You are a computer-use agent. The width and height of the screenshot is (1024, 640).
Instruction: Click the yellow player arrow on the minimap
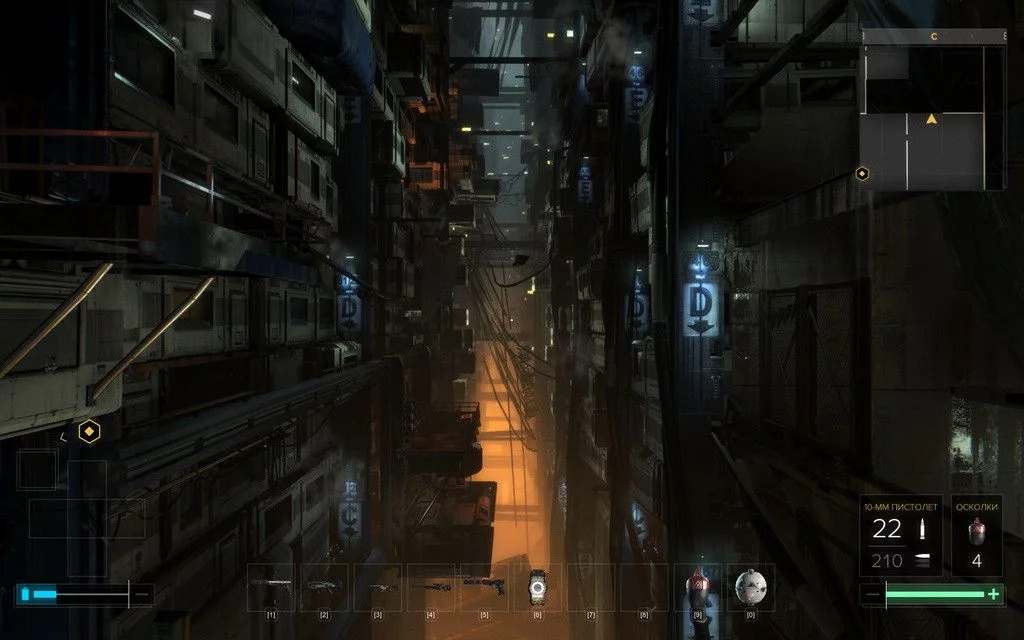pyautogui.click(x=932, y=119)
